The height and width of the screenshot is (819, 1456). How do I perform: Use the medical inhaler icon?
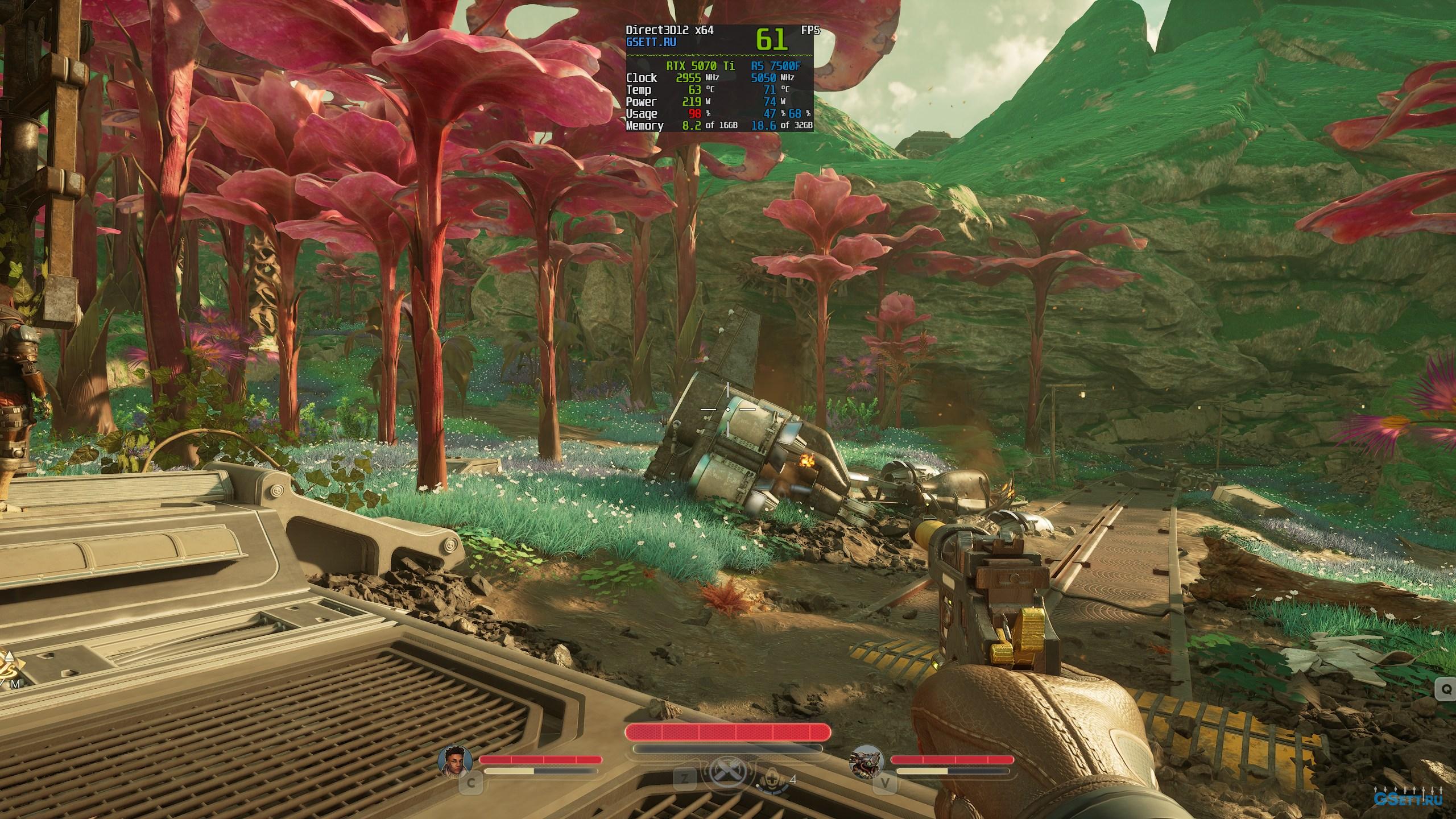[772, 779]
